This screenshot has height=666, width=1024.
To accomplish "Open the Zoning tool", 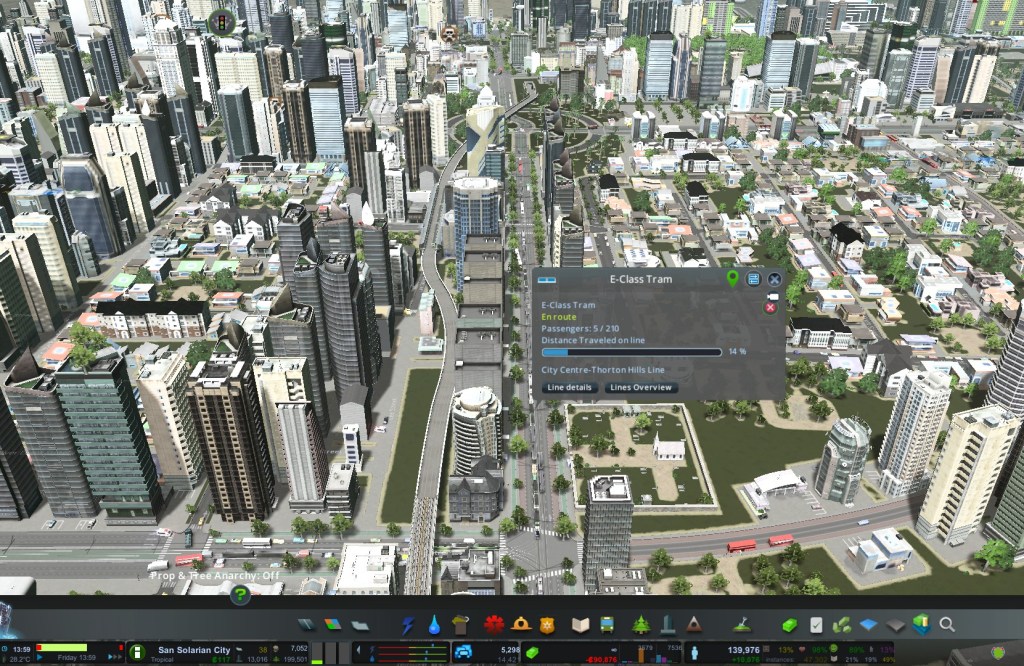I will (x=334, y=625).
